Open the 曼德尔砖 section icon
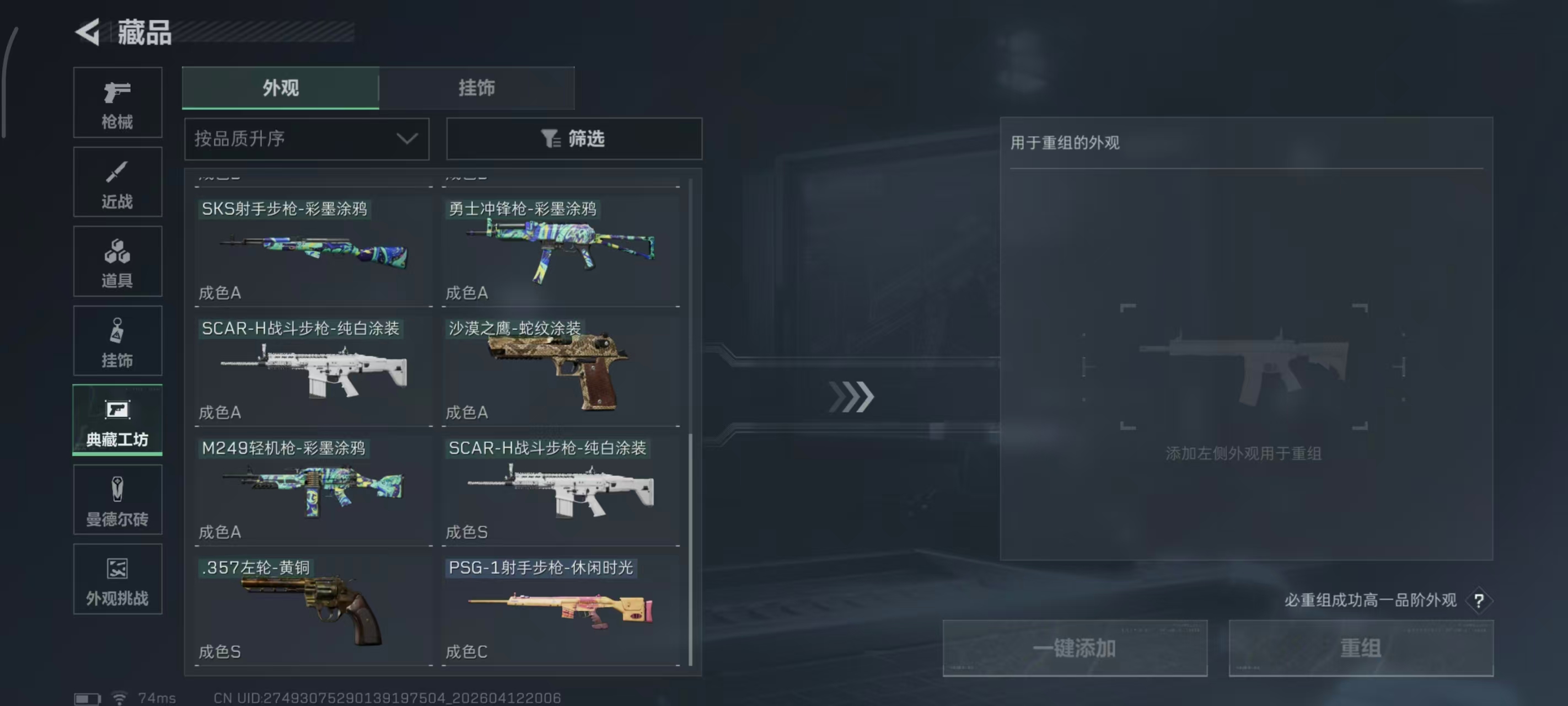 (117, 500)
